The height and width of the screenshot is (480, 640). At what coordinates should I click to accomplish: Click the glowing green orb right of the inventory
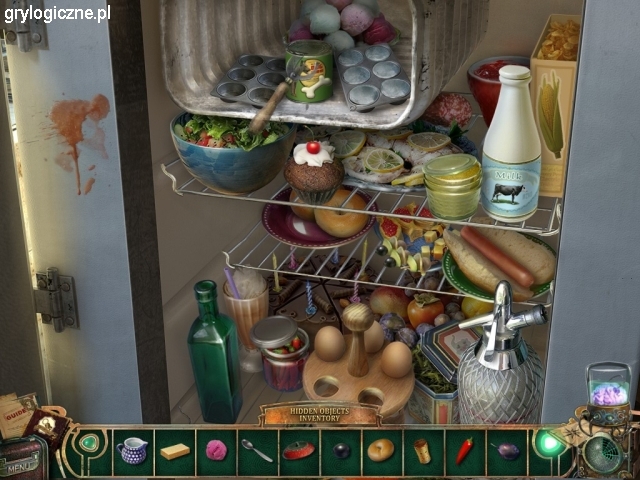(x=547, y=442)
